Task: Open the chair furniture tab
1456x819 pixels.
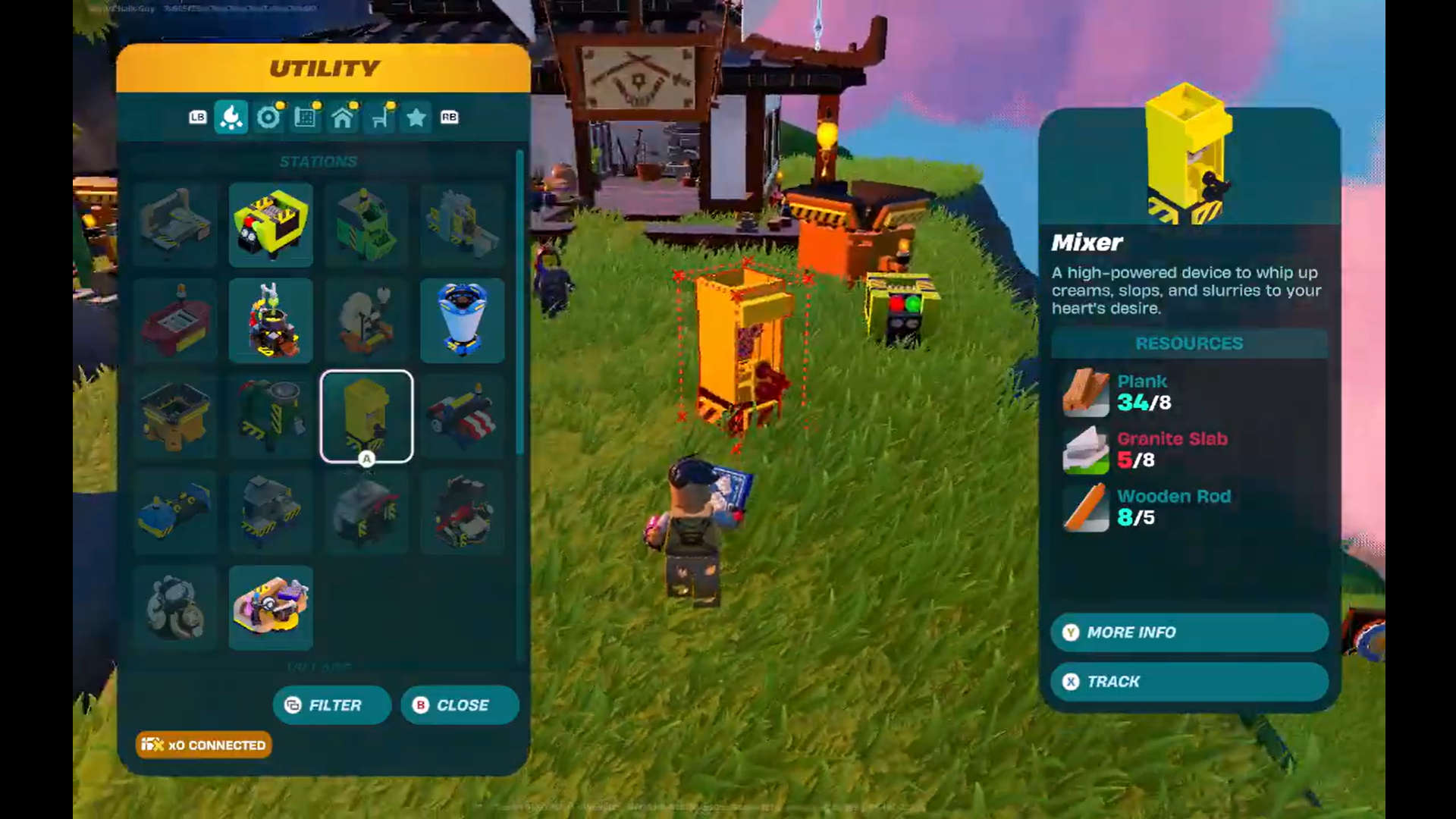Action: click(380, 118)
